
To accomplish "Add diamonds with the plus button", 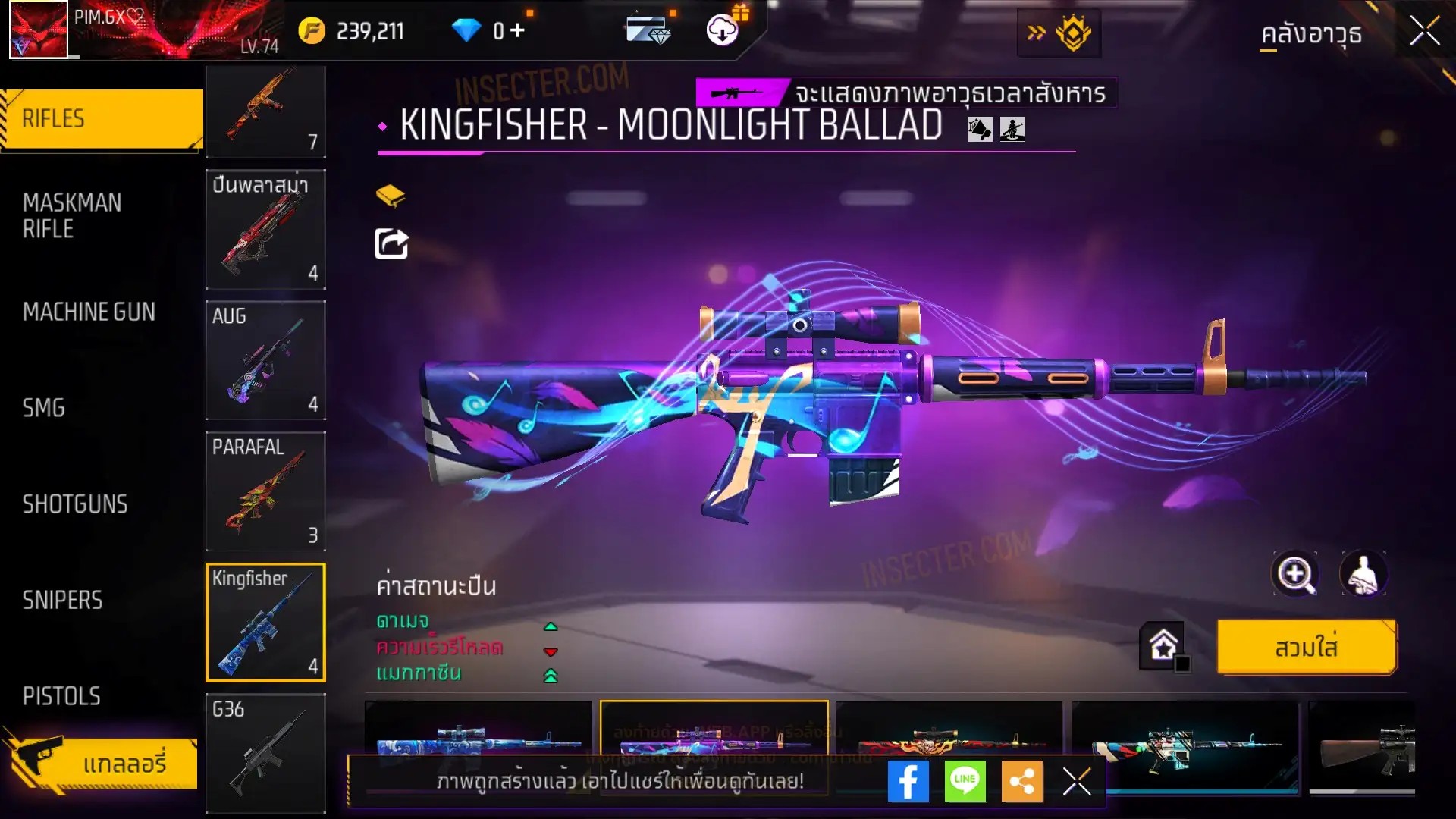I will pos(517,31).
